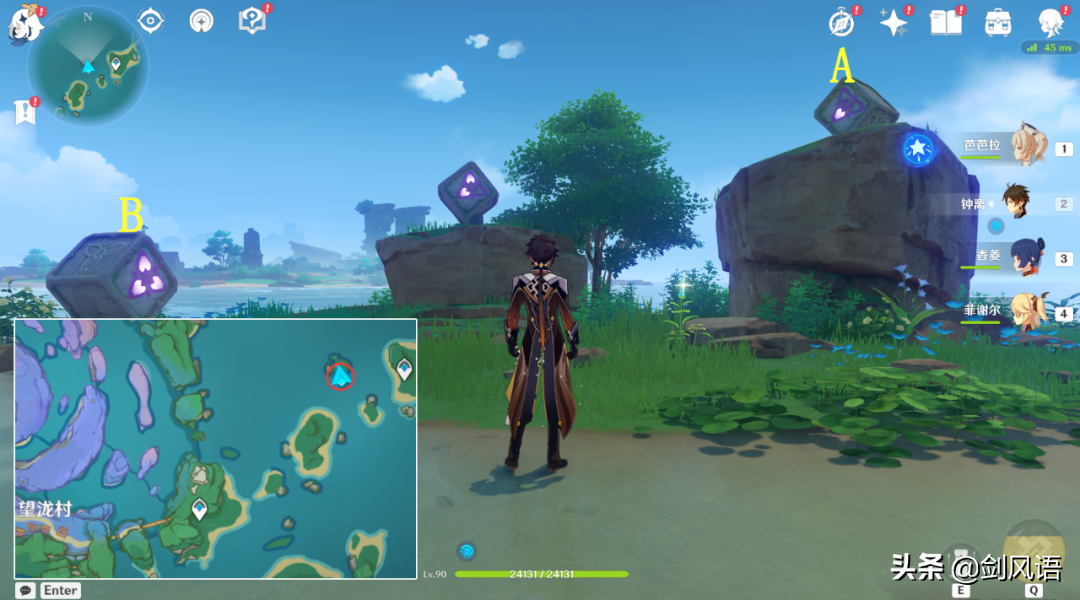
Task: Open the character screen icon
Action: [x=1050, y=22]
